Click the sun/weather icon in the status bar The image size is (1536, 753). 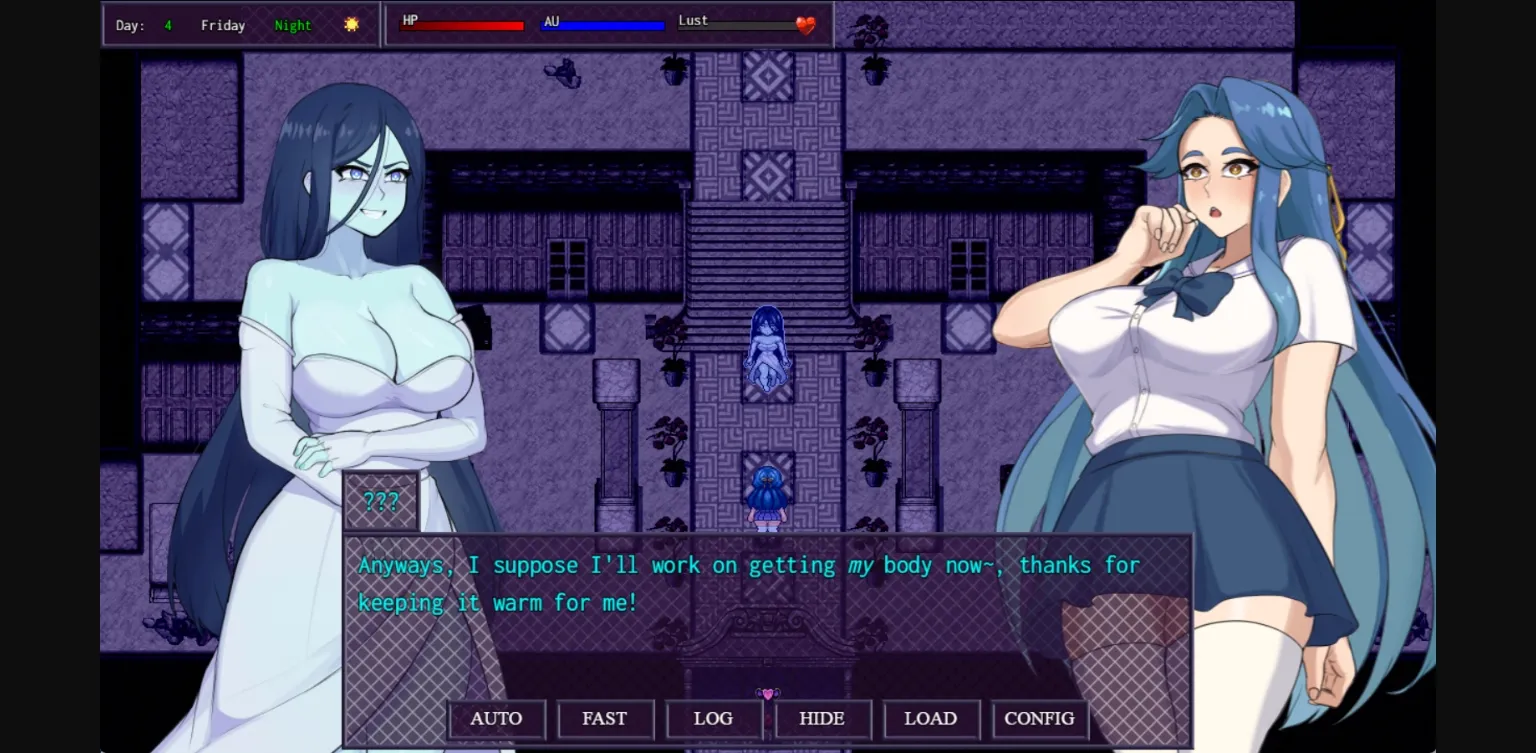(x=351, y=24)
